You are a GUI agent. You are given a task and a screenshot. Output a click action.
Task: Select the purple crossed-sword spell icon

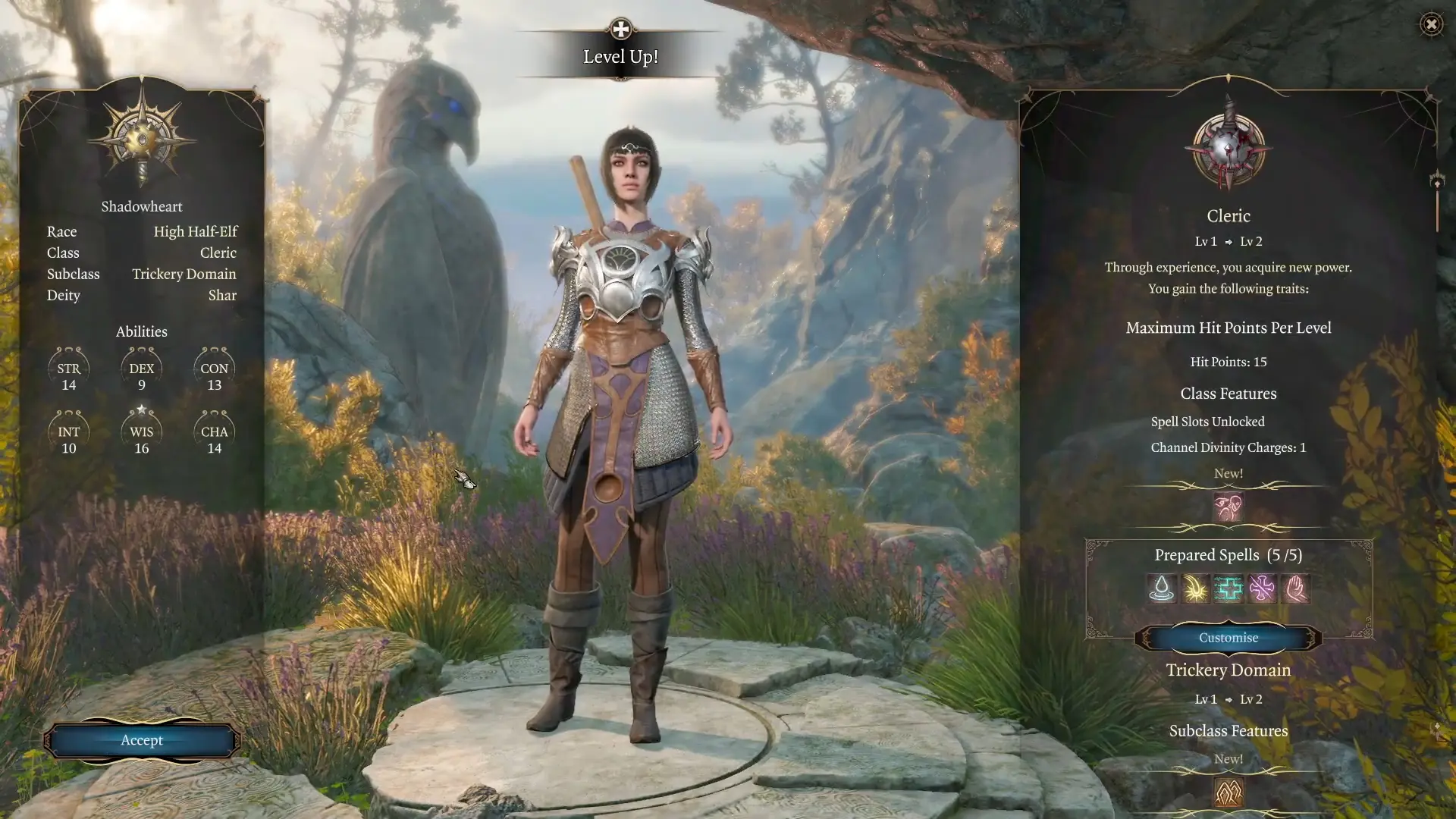(x=1264, y=589)
